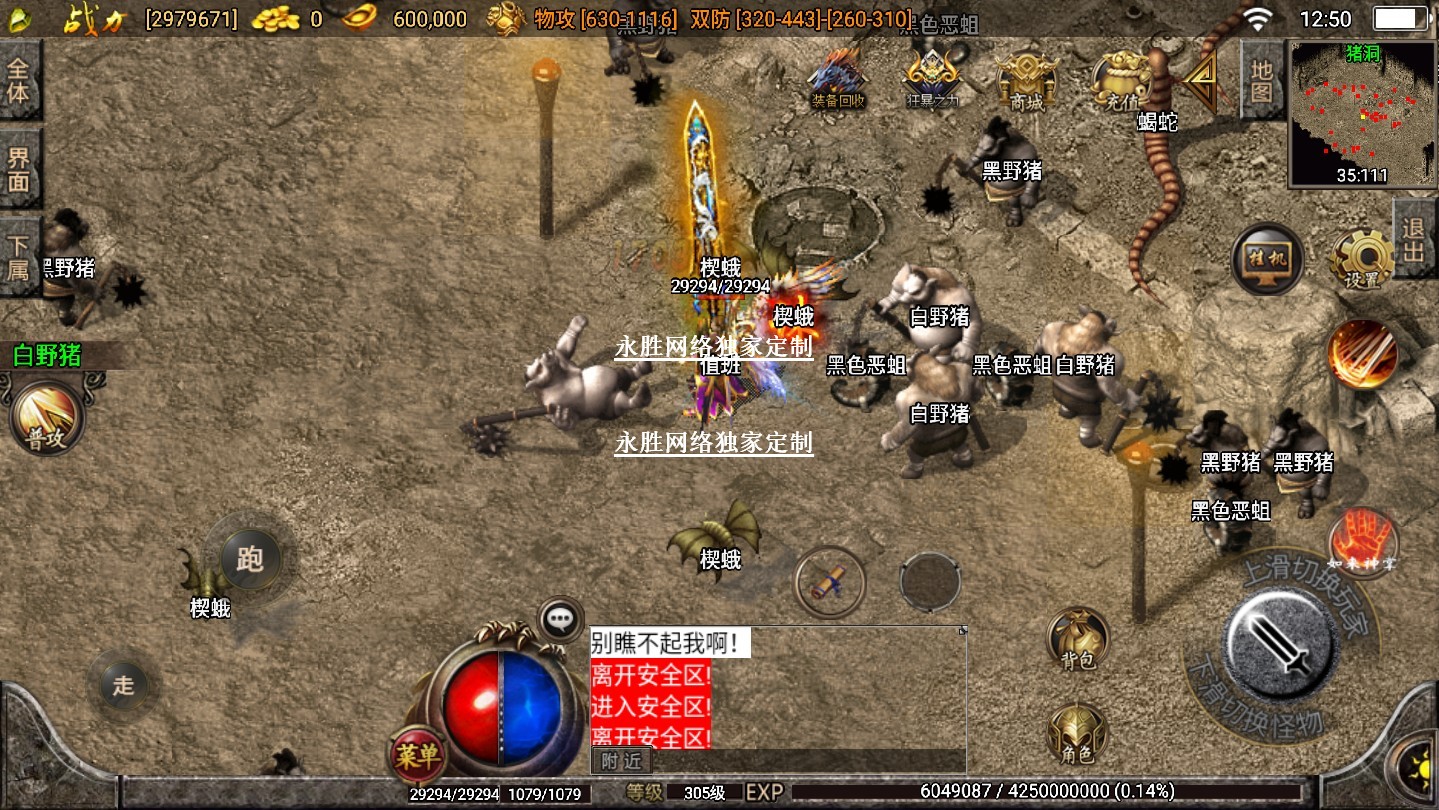Open the 地图 map button
1439x810 pixels.
coord(1261,82)
